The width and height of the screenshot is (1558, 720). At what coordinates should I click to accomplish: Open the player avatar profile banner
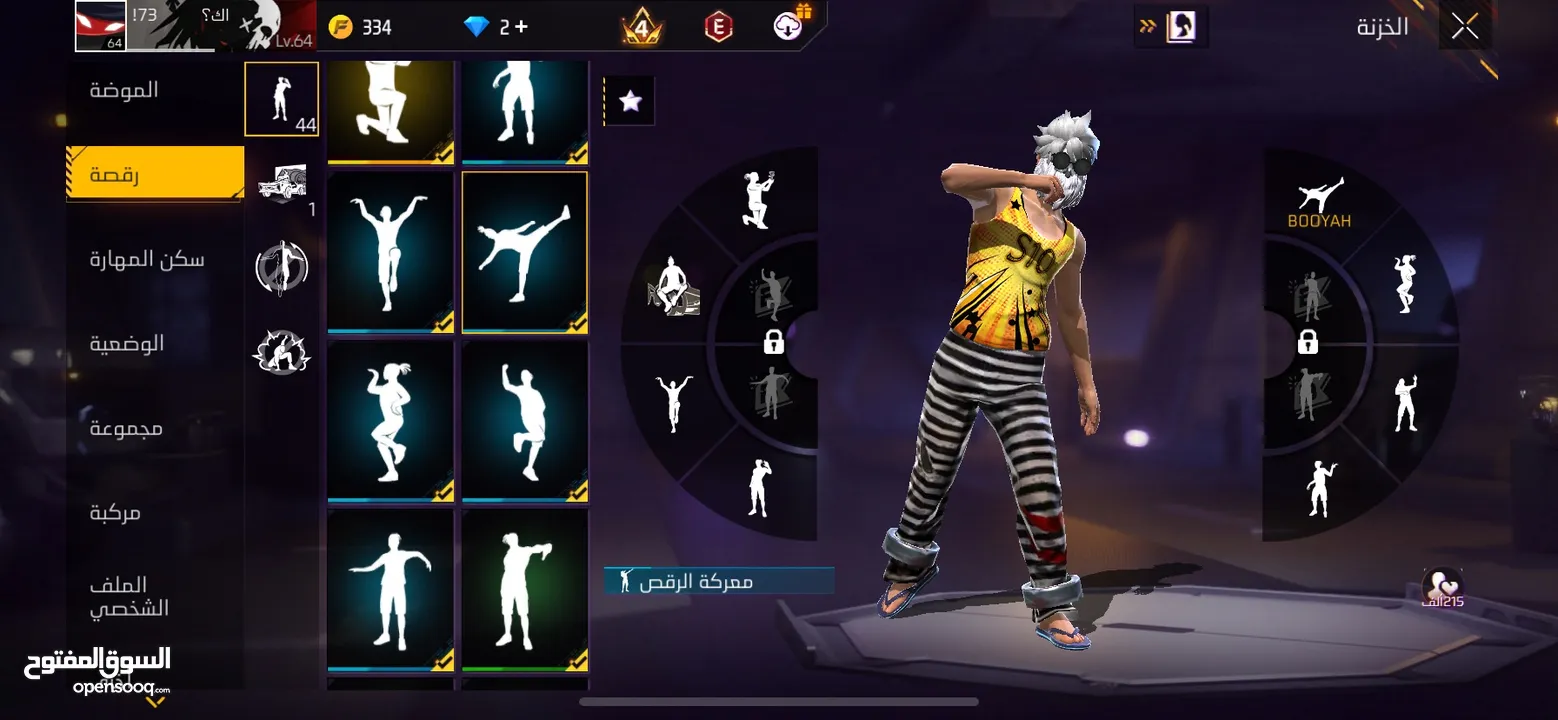point(195,26)
